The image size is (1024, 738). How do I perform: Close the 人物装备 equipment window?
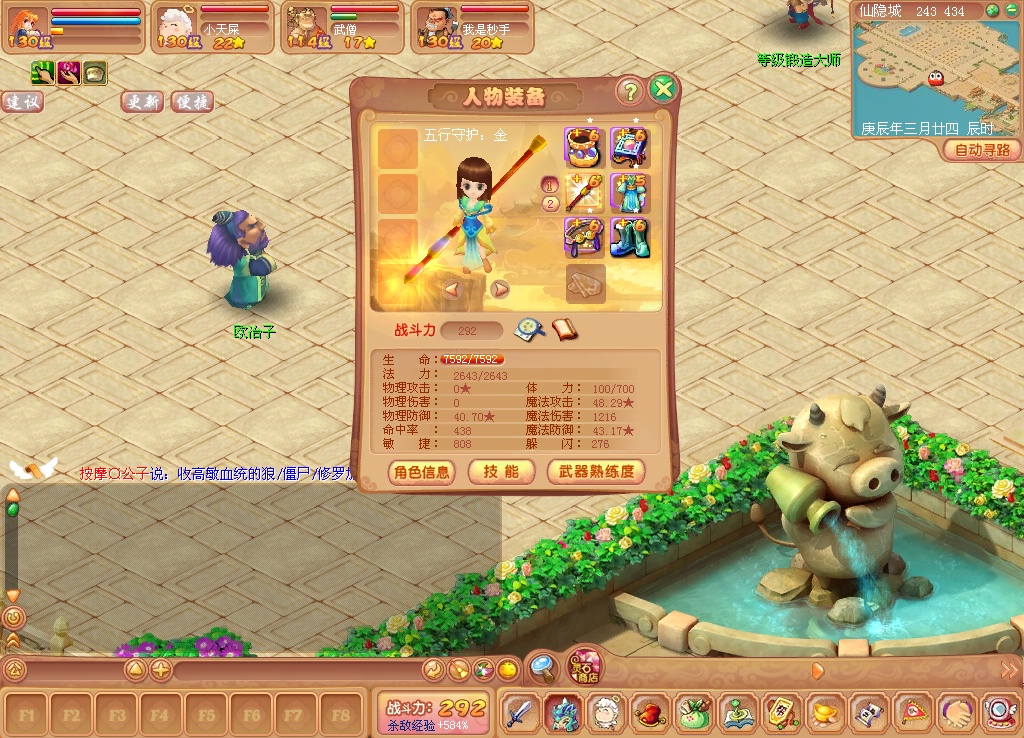662,90
